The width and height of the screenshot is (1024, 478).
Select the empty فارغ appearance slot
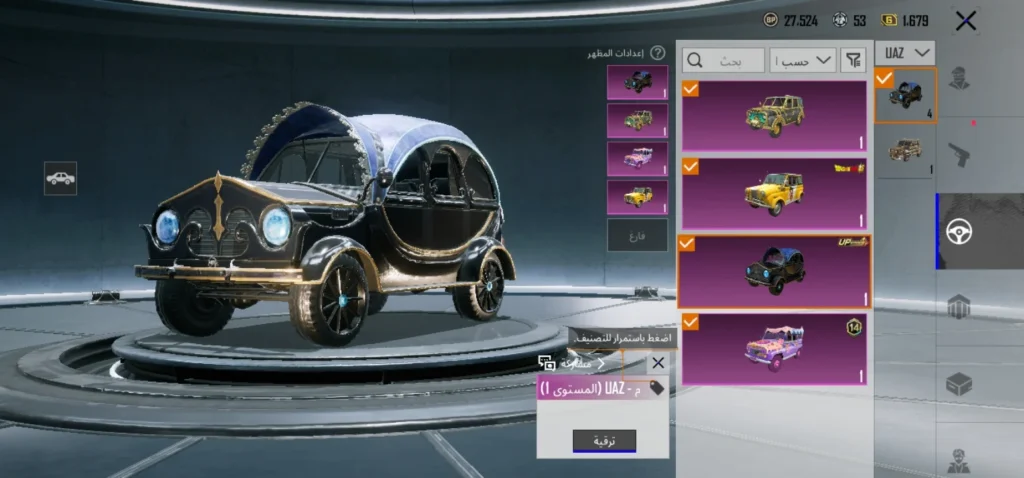[637, 235]
